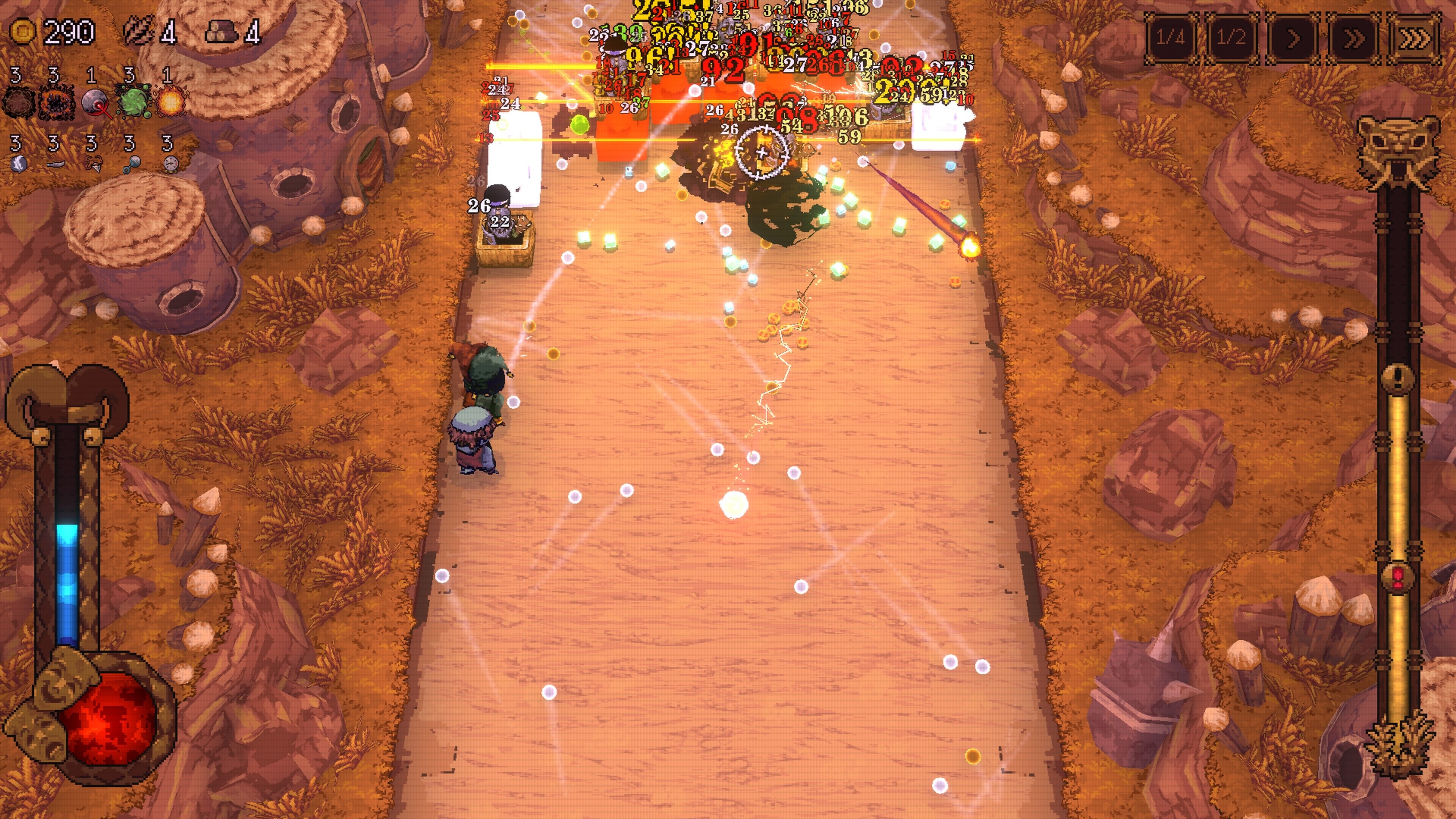The width and height of the screenshot is (1456, 819).
Task: Use the curved dagger item
Action: click(55, 165)
